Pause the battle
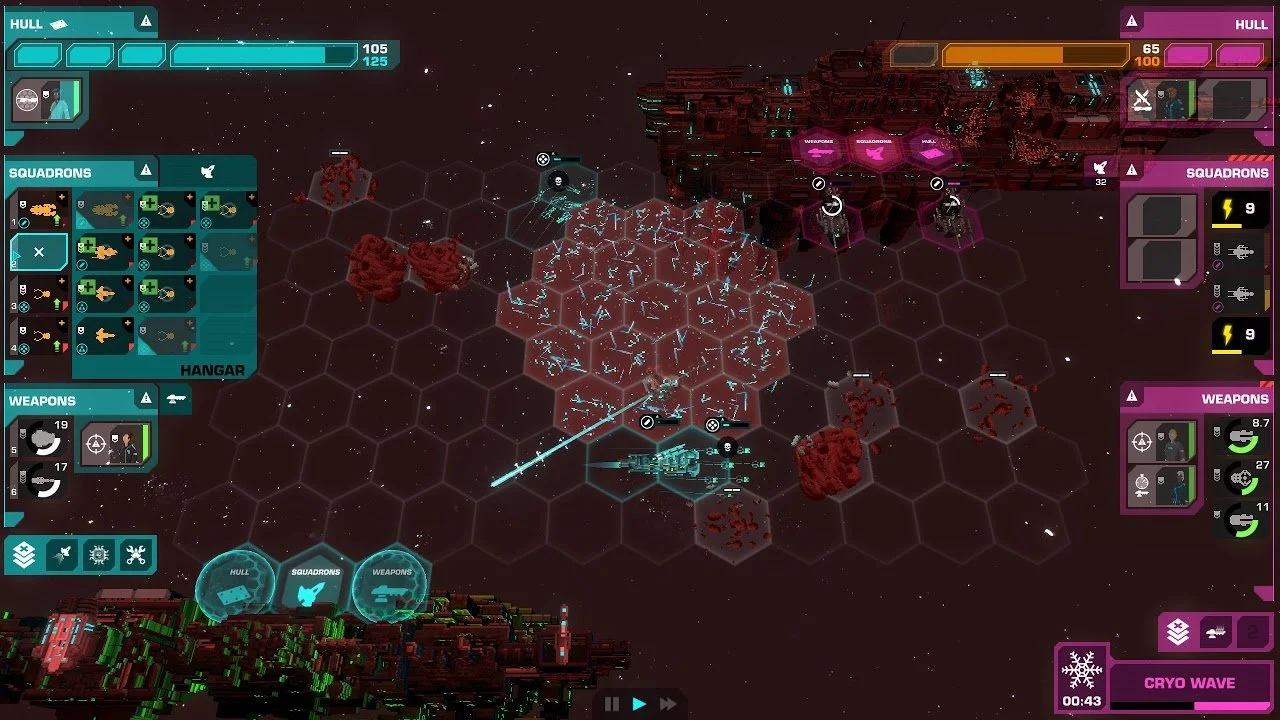 pos(612,704)
